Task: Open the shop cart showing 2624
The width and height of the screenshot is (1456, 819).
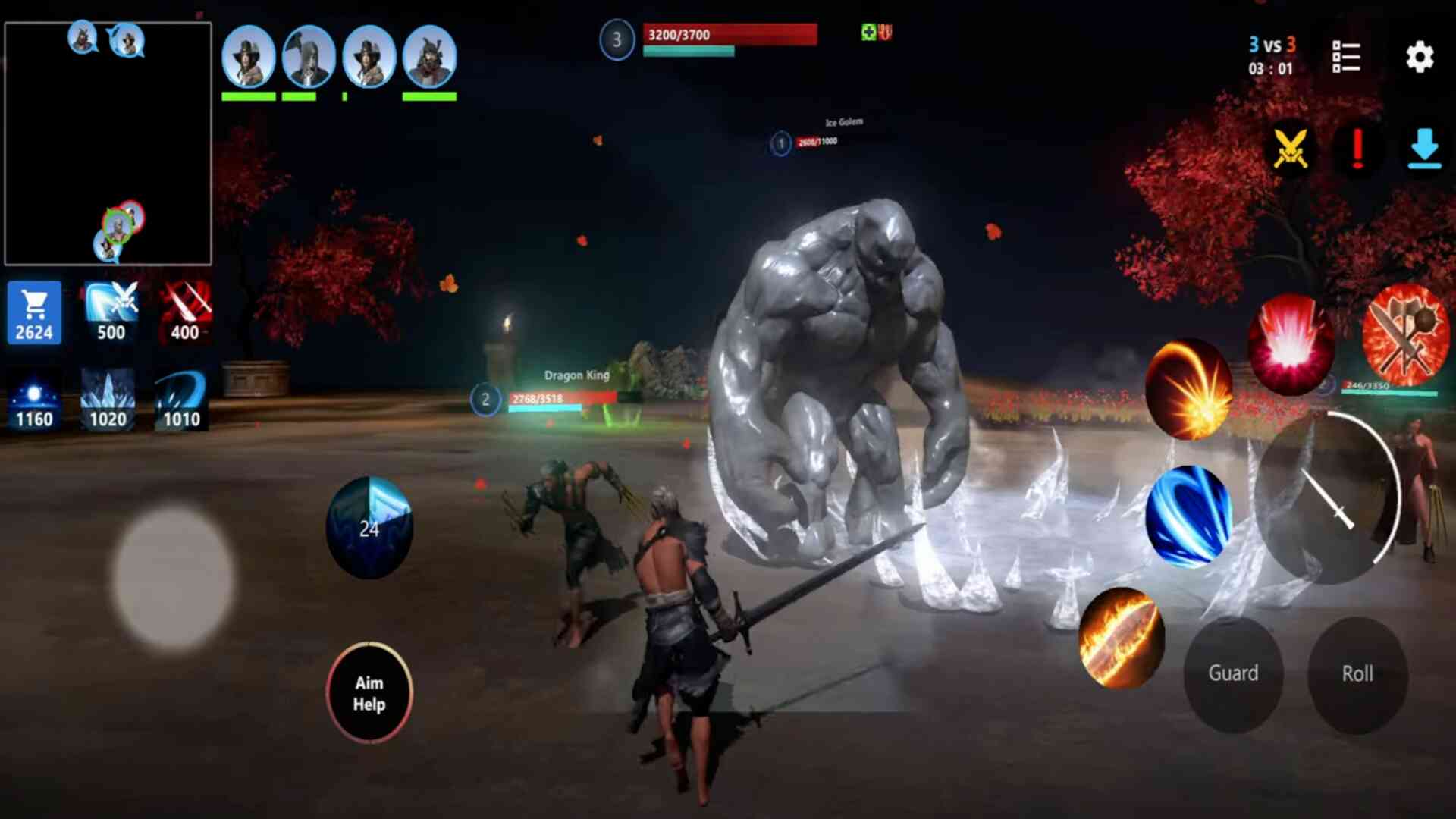Action: [34, 312]
